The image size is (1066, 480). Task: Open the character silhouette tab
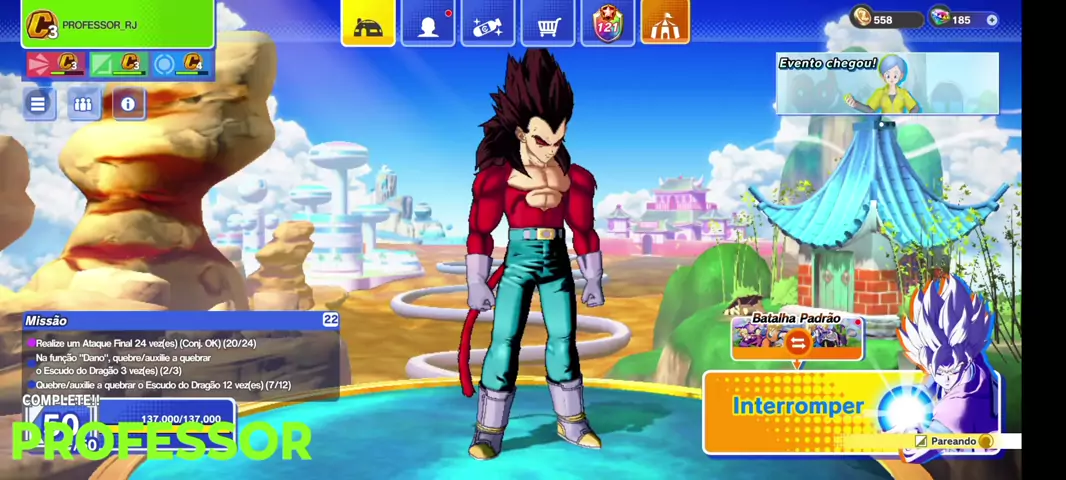pyautogui.click(x=428, y=24)
